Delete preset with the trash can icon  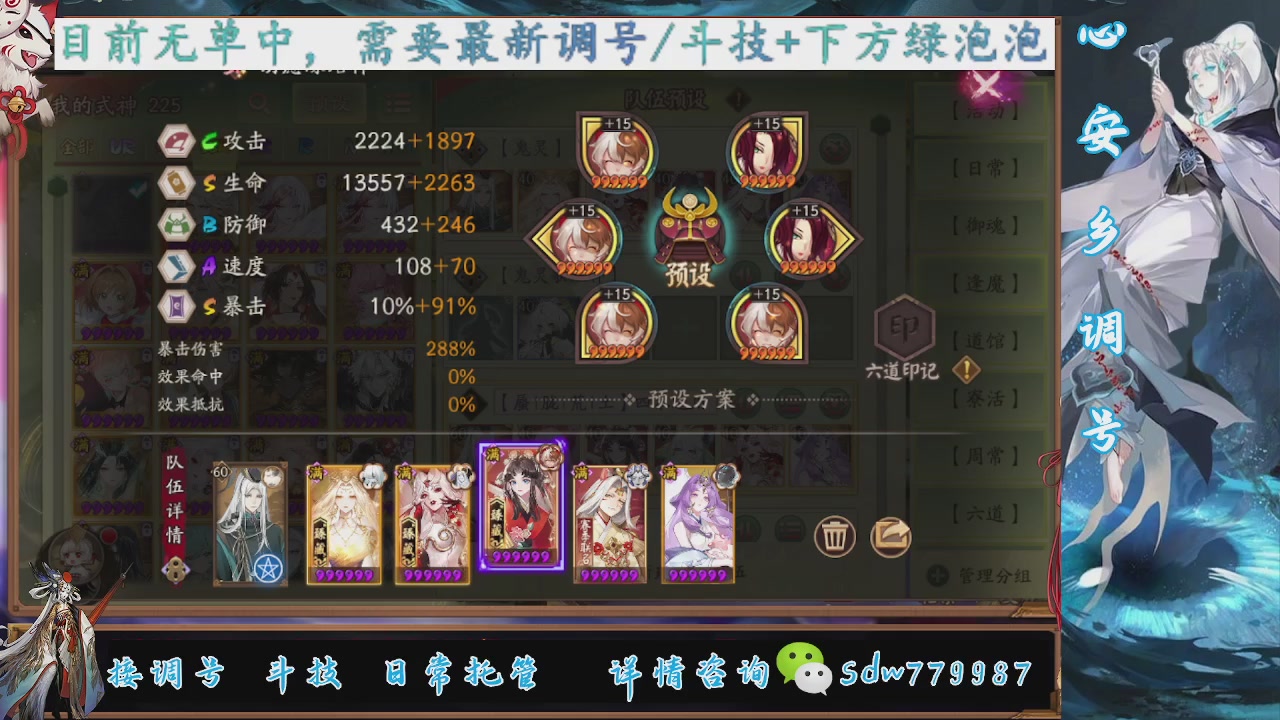coord(836,537)
